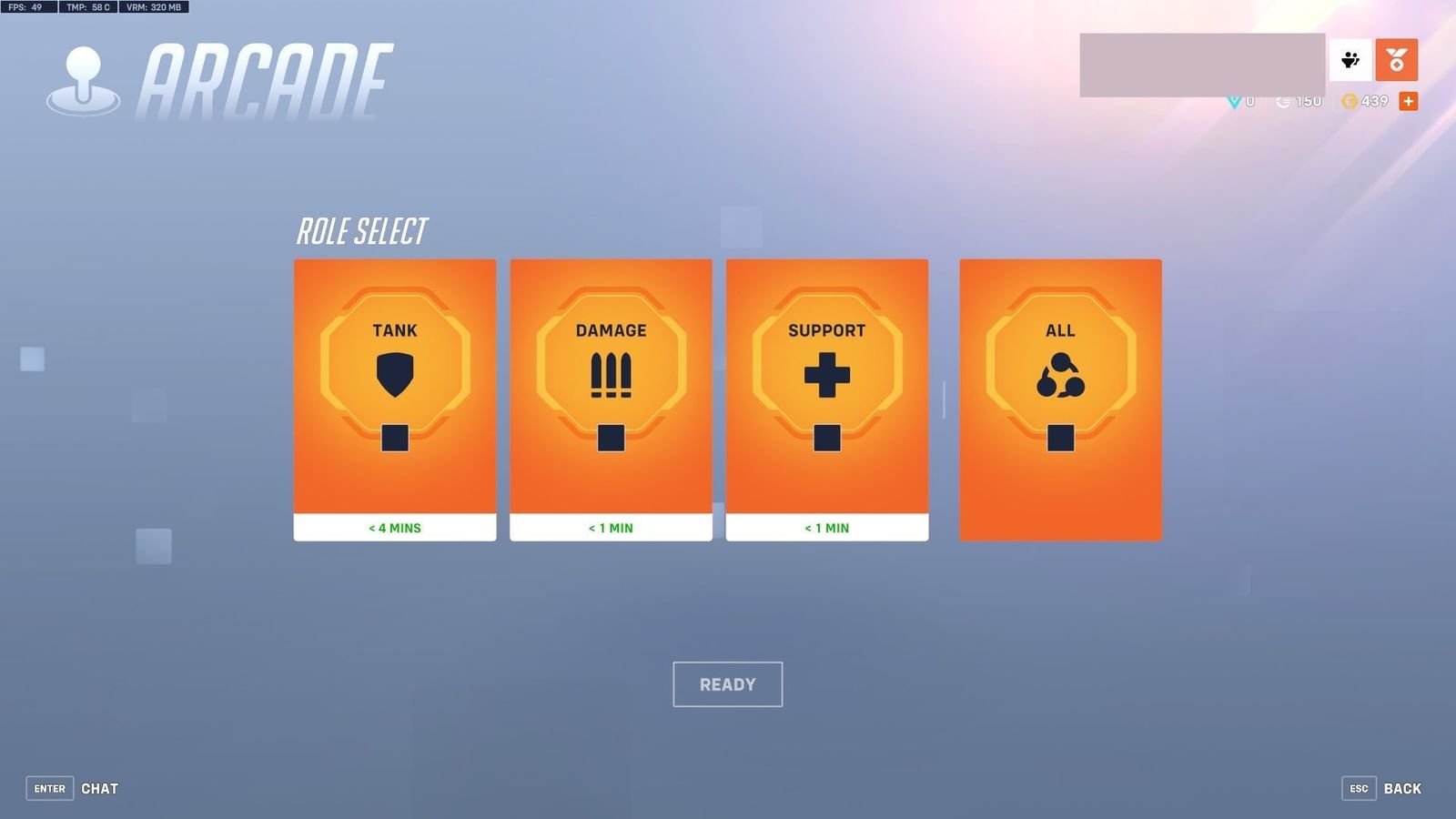Select the Support role cross icon
The height and width of the screenshot is (819, 1456).
click(826, 375)
